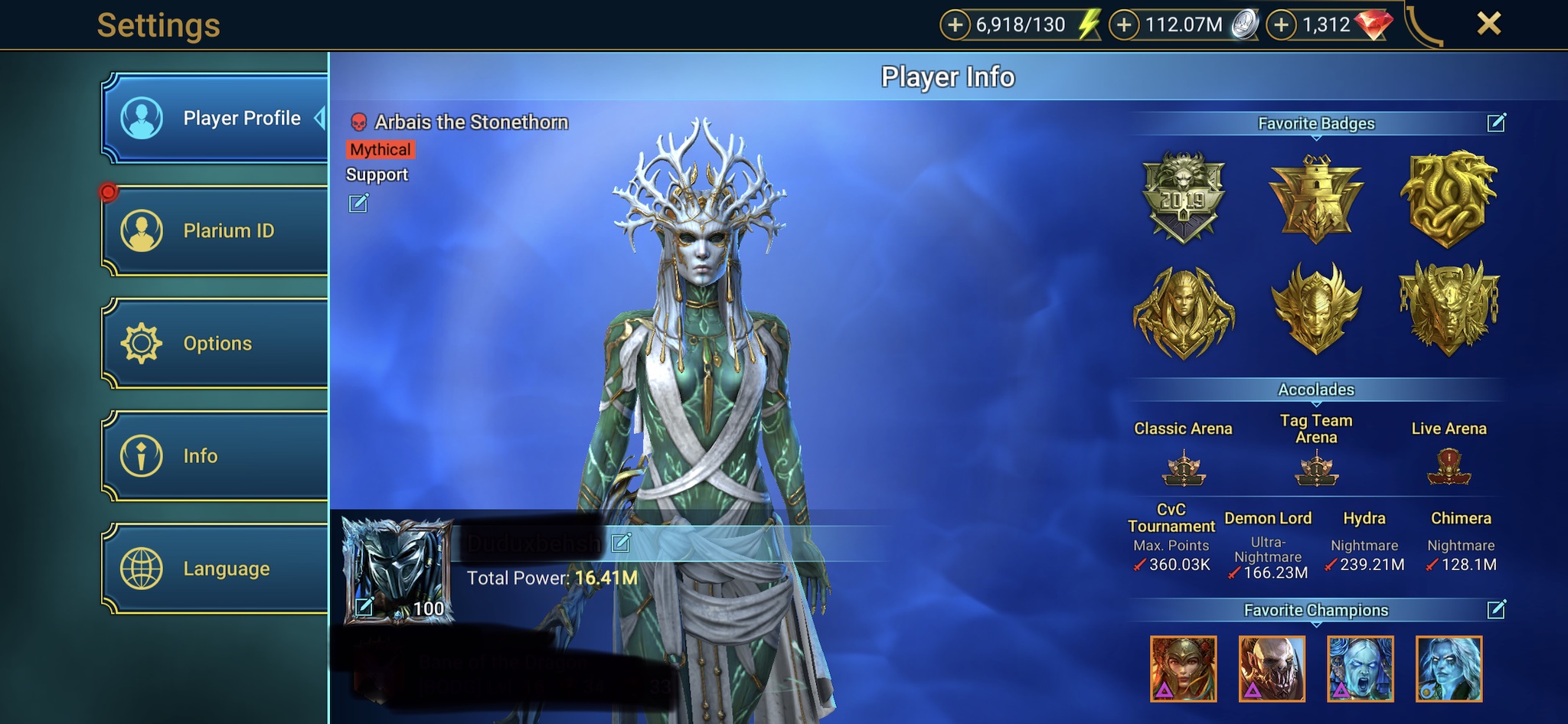Open the Options settings section
The image size is (1568, 724).
[x=216, y=343]
